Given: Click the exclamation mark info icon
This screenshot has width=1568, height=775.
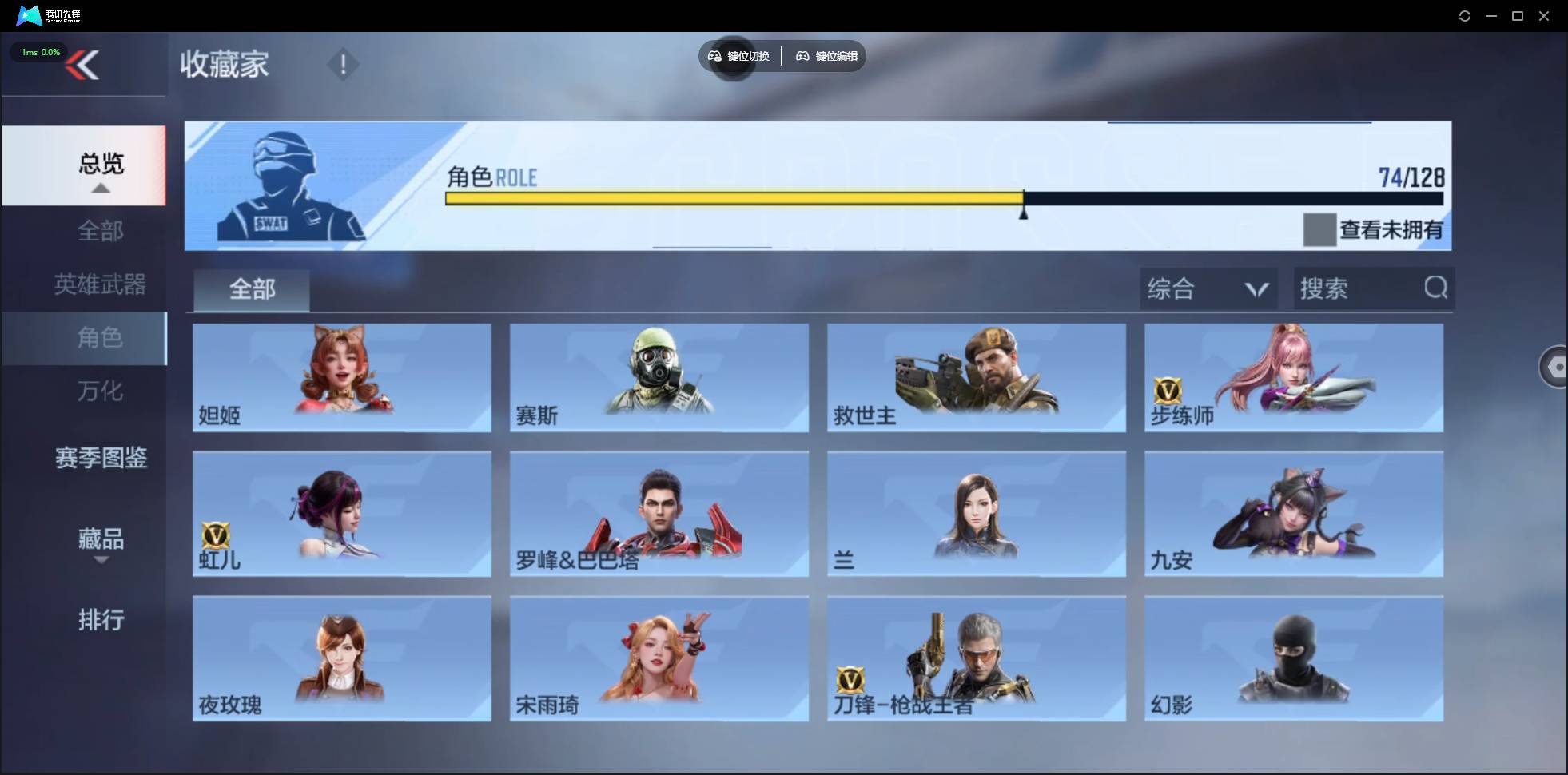Looking at the screenshot, I should point(343,64).
